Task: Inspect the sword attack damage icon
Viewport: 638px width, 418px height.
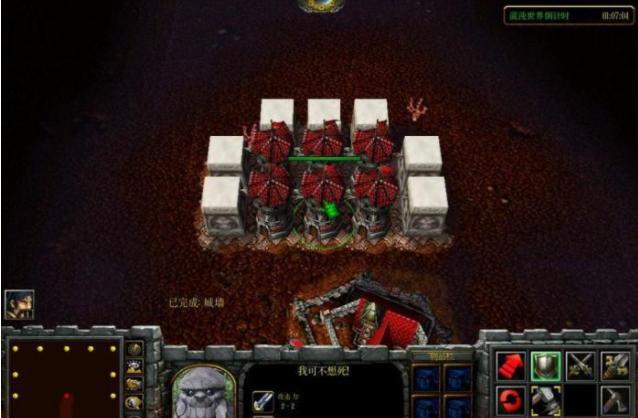Action: coord(260,398)
